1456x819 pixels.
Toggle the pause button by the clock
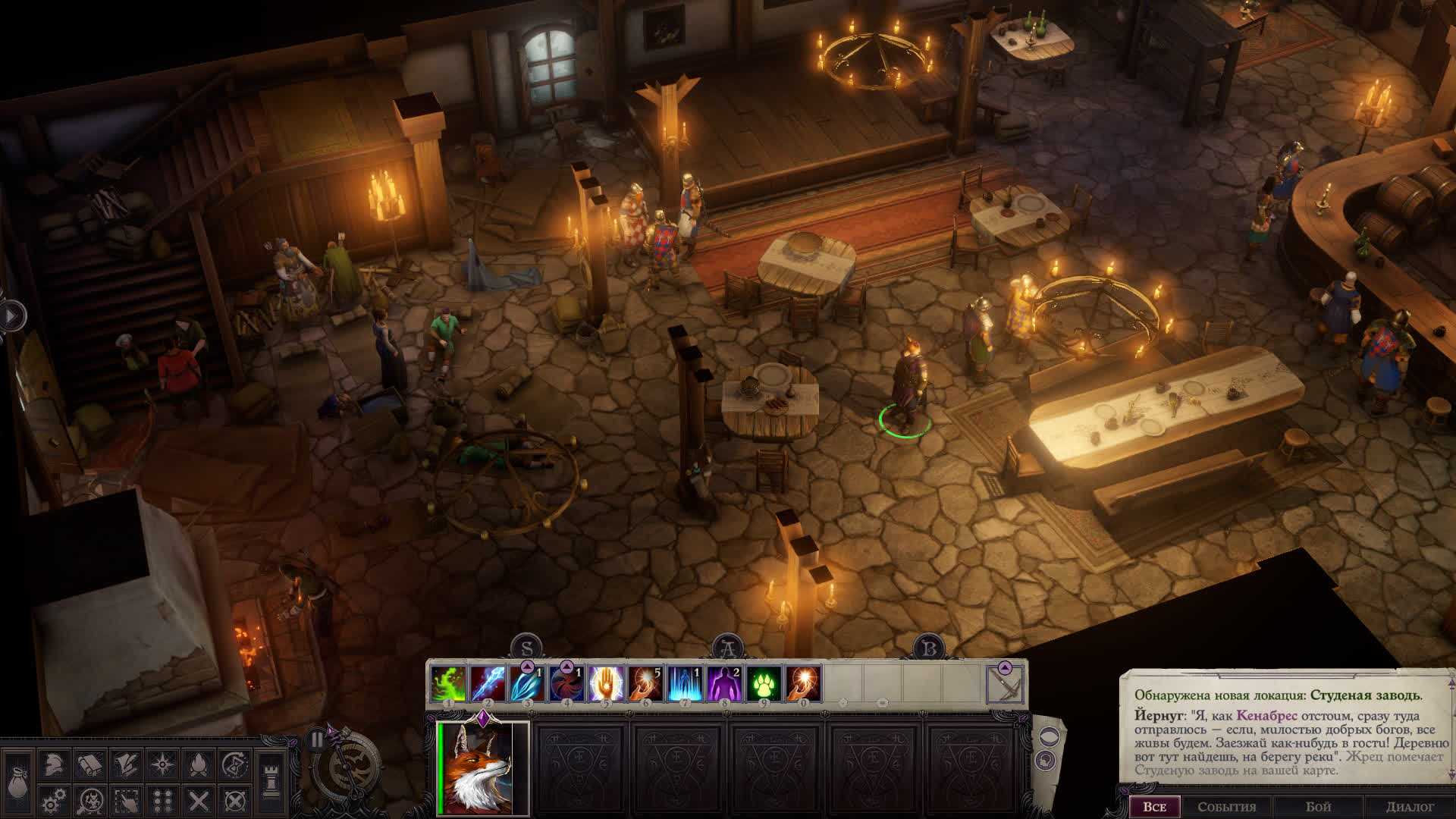(x=317, y=739)
